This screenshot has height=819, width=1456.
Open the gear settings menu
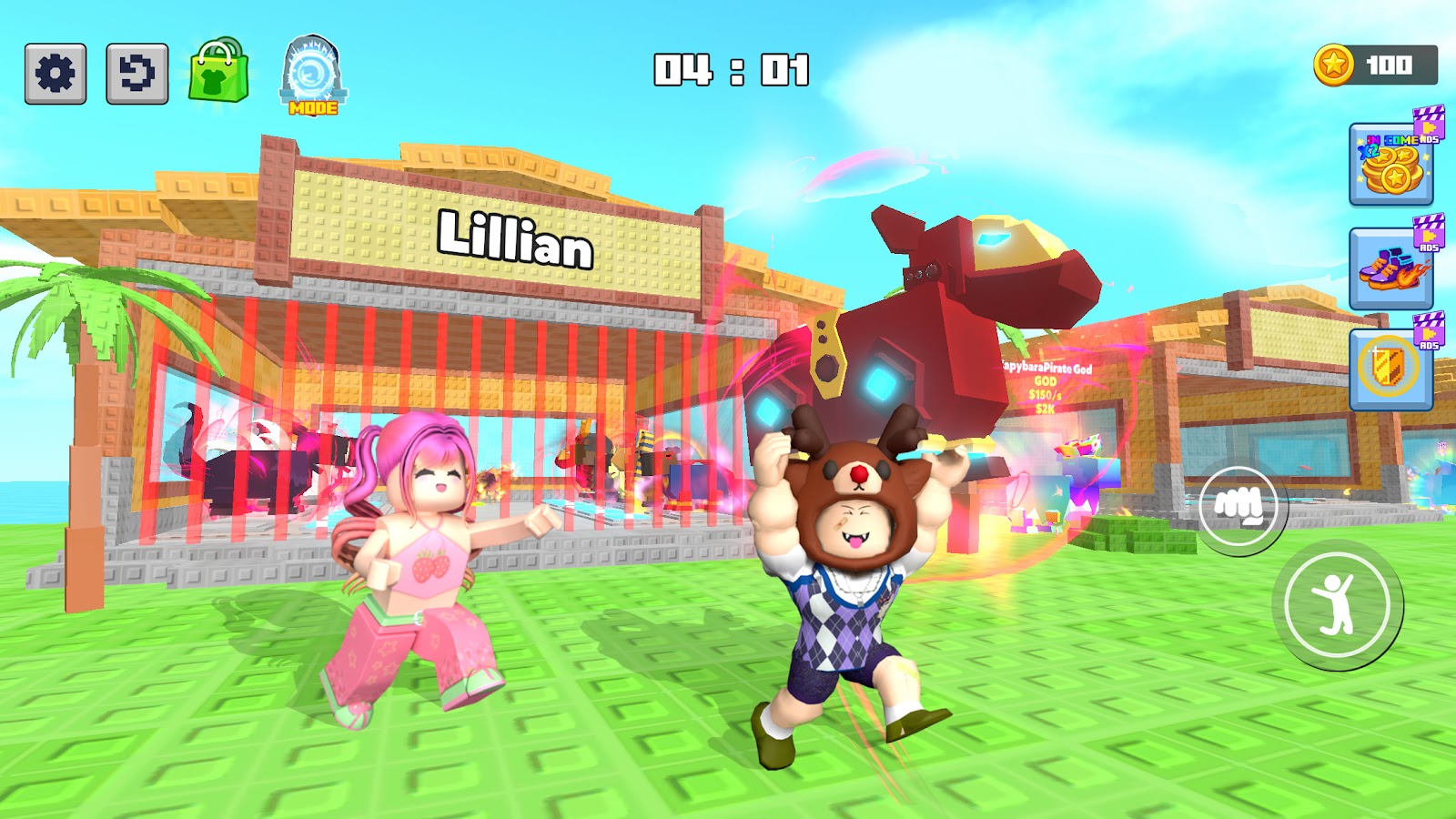tap(56, 74)
